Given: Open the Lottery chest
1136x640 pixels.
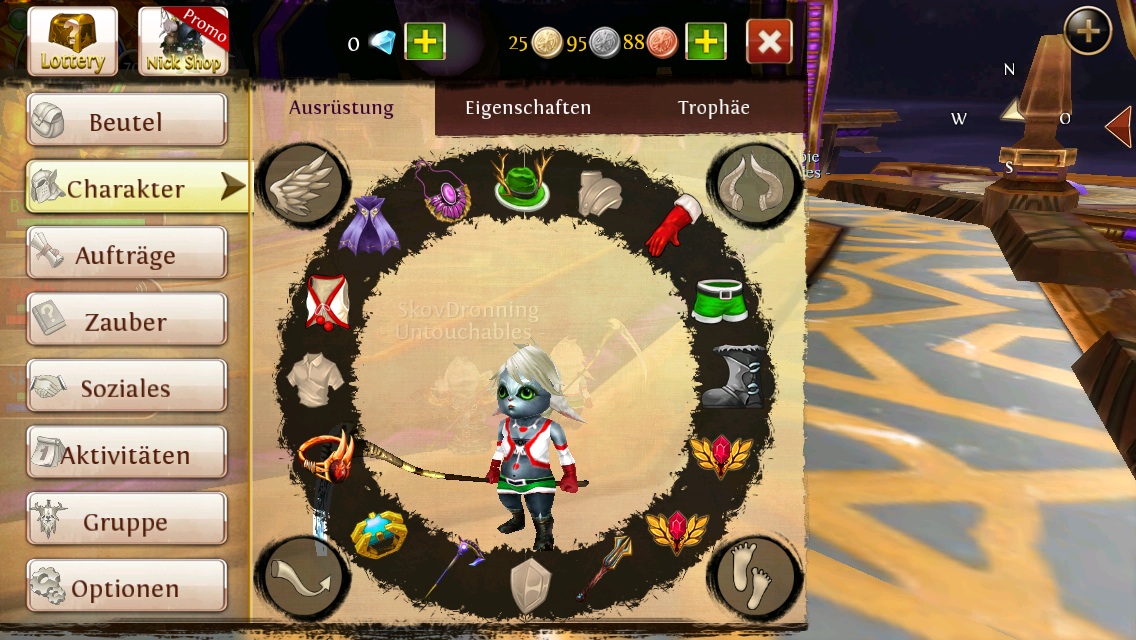Looking at the screenshot, I should pyautogui.click(x=72, y=41).
